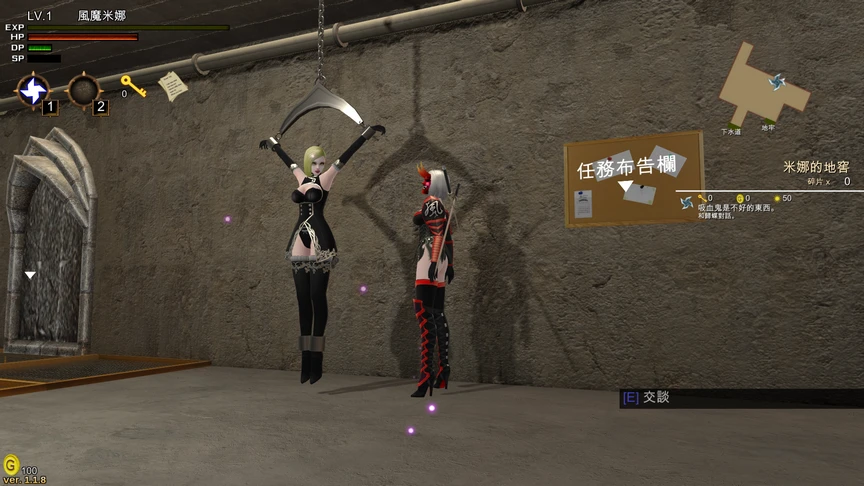Select the empty round skill slot 2
Viewport: 864px width, 486px height.
[x=83, y=91]
